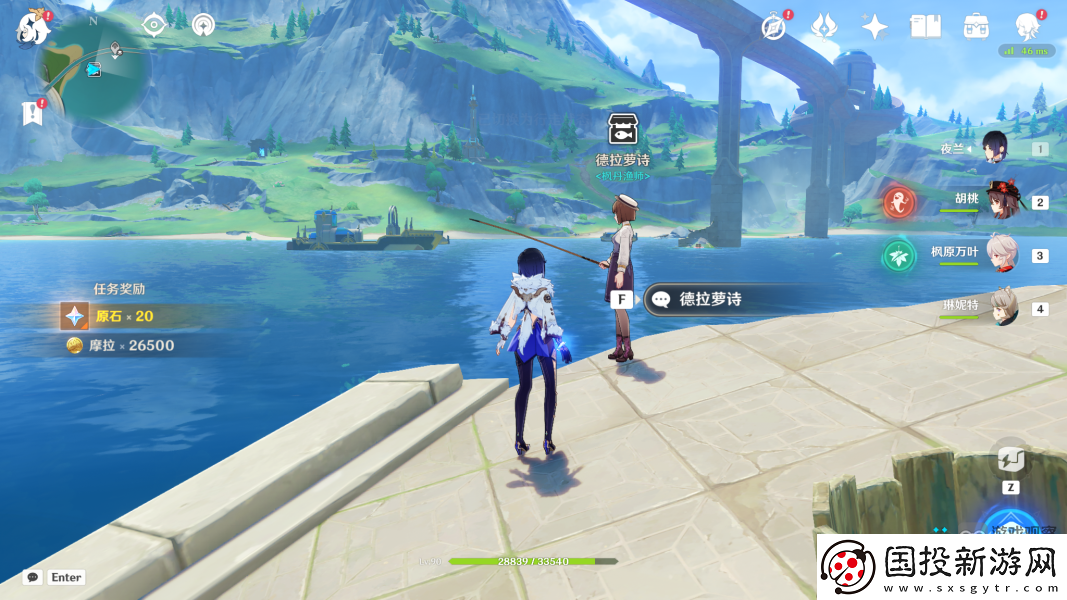The height and width of the screenshot is (600, 1067).
Task: Open the wish star icon
Action: 875,27
